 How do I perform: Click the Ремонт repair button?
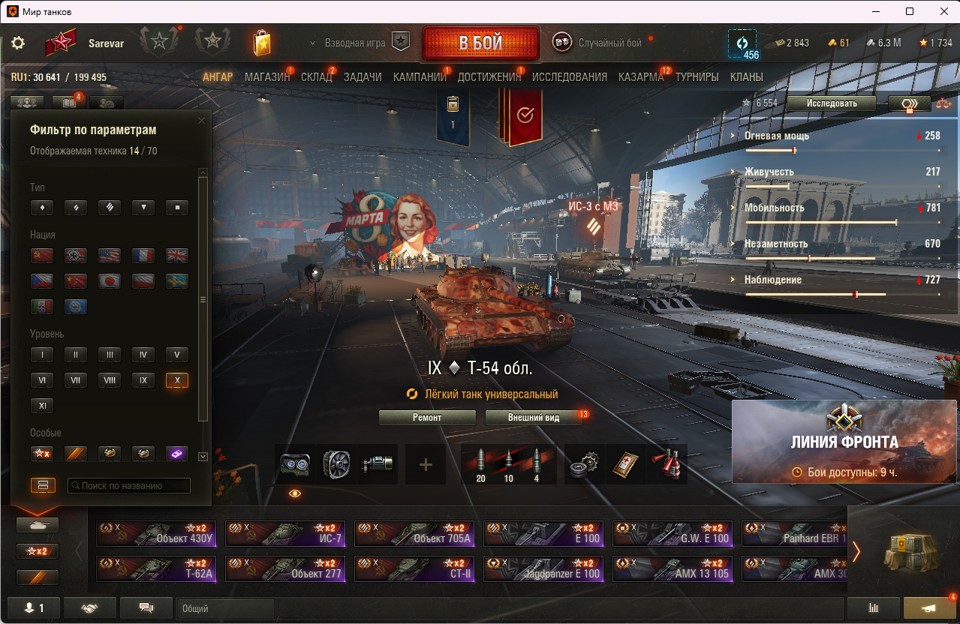point(427,417)
